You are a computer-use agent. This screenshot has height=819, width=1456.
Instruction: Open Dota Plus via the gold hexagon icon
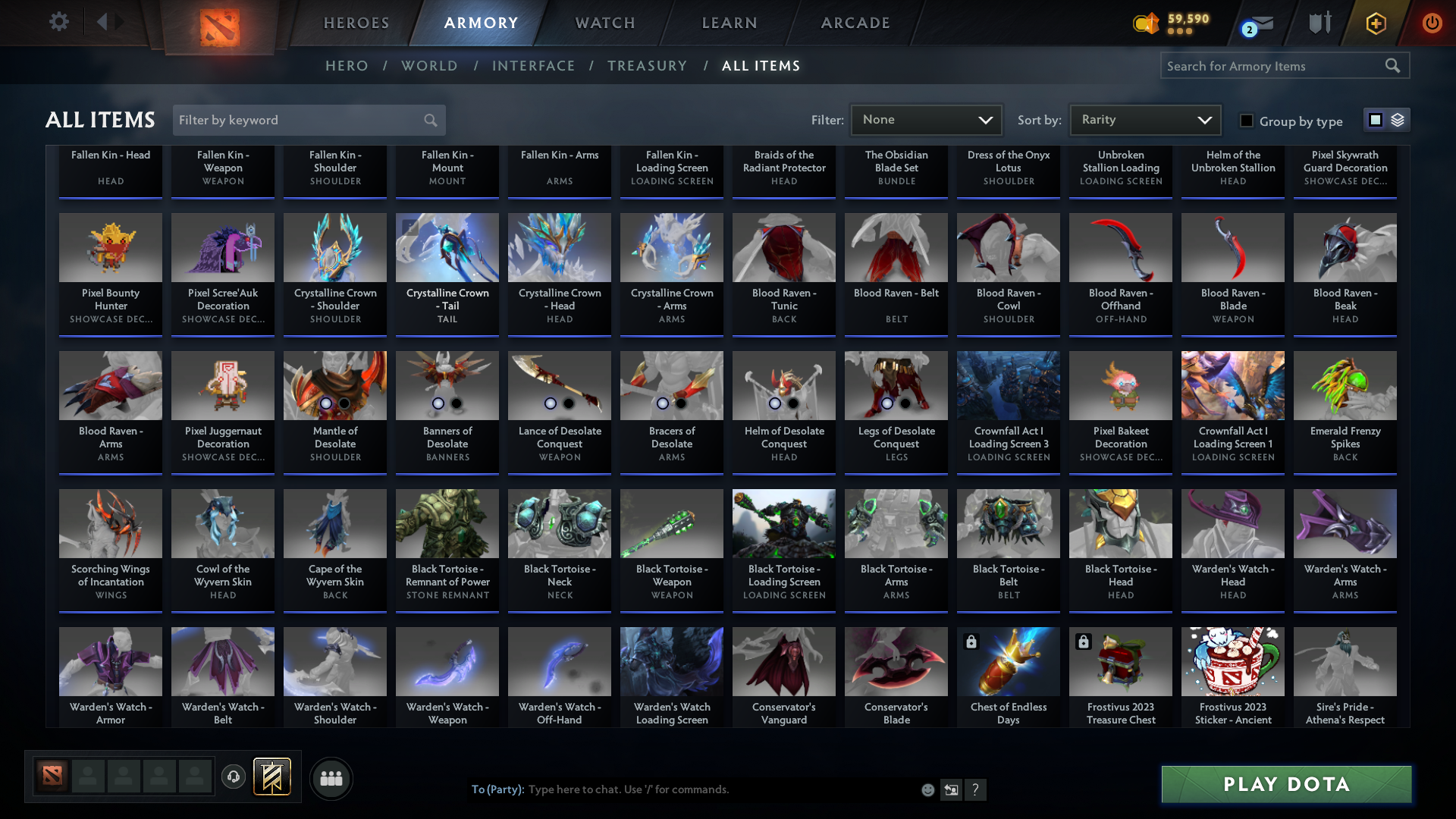tap(1376, 23)
